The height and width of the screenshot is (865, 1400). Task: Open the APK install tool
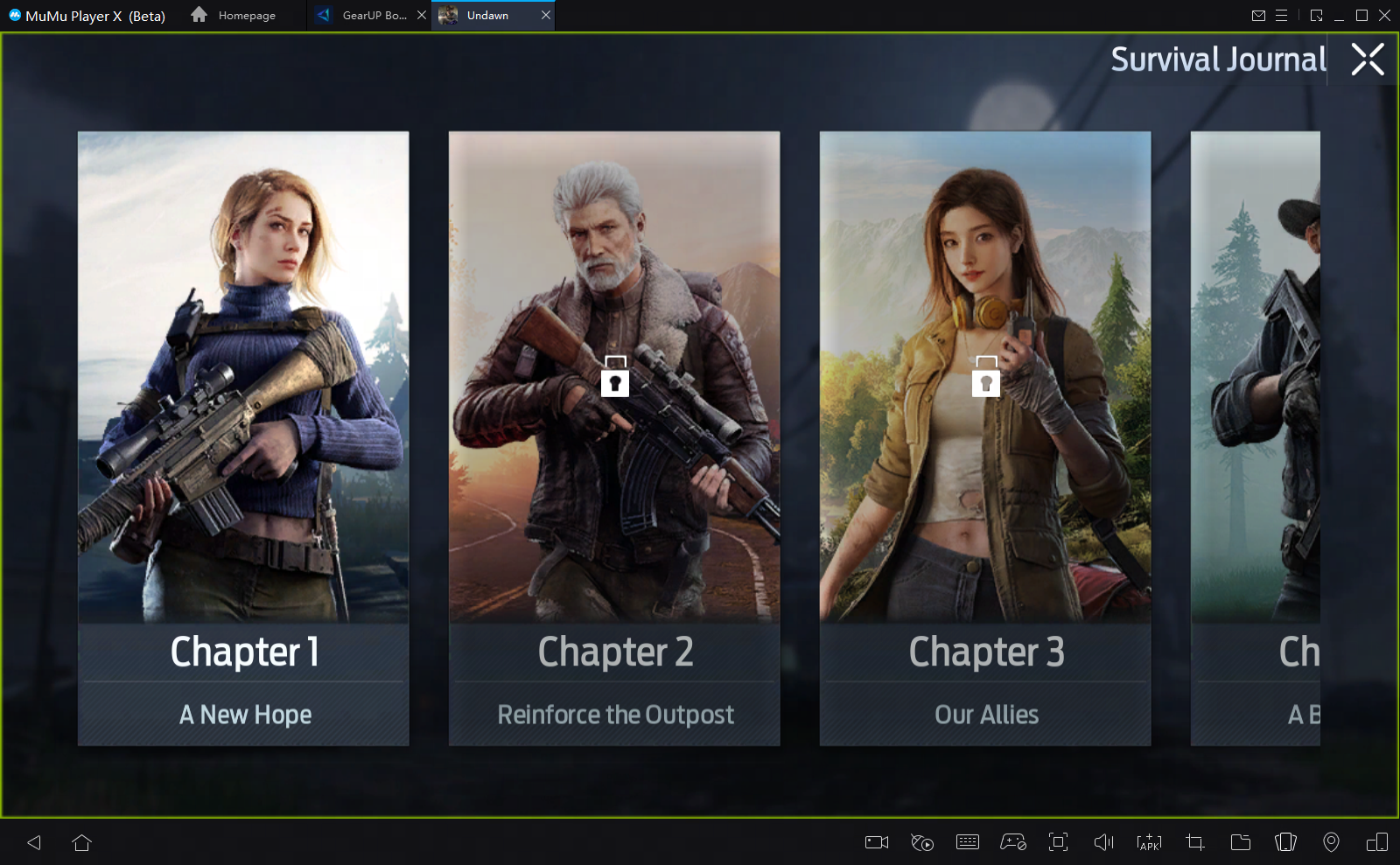(x=1149, y=842)
